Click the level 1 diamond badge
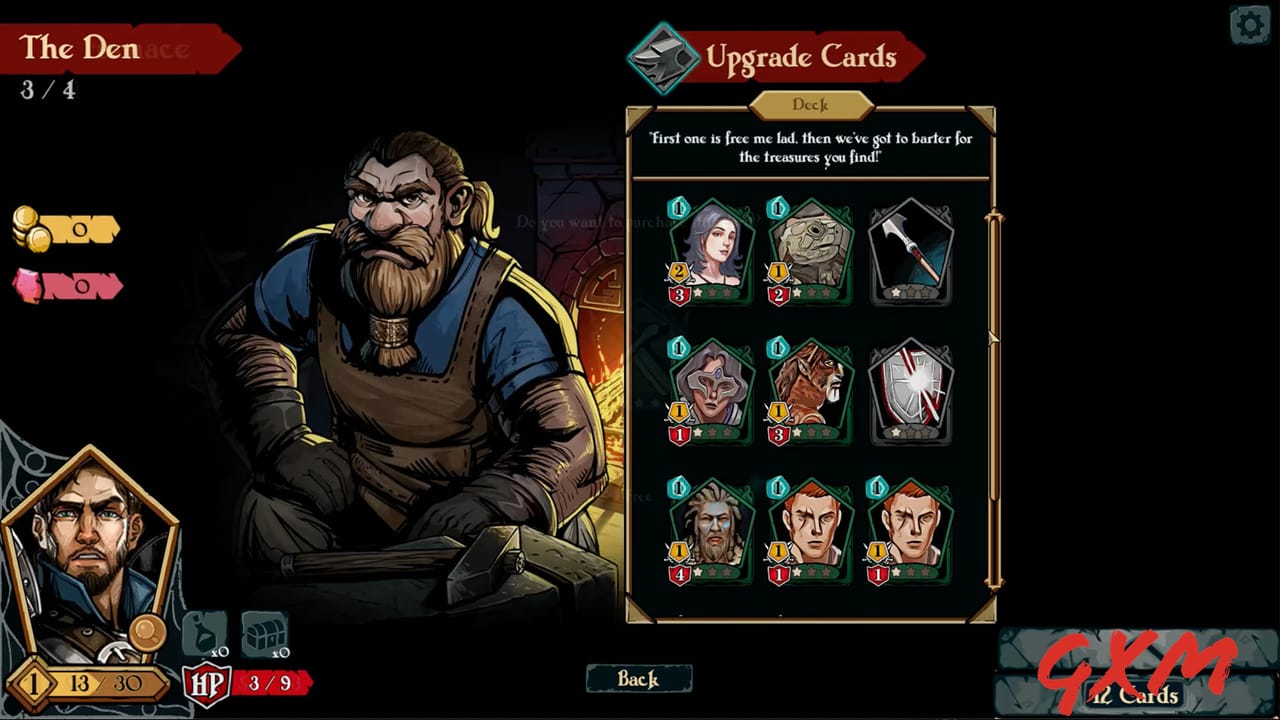The height and width of the screenshot is (720, 1280). [x=33, y=685]
